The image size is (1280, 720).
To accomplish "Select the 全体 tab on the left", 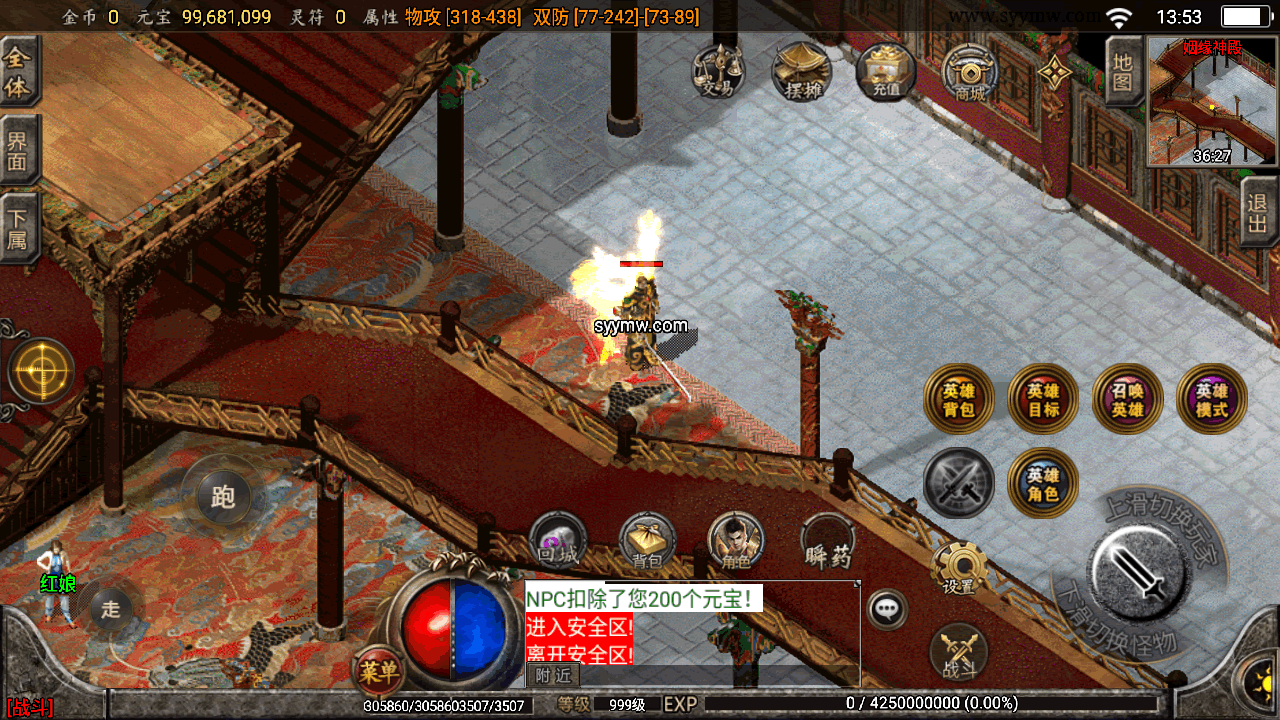I will 19,72.
